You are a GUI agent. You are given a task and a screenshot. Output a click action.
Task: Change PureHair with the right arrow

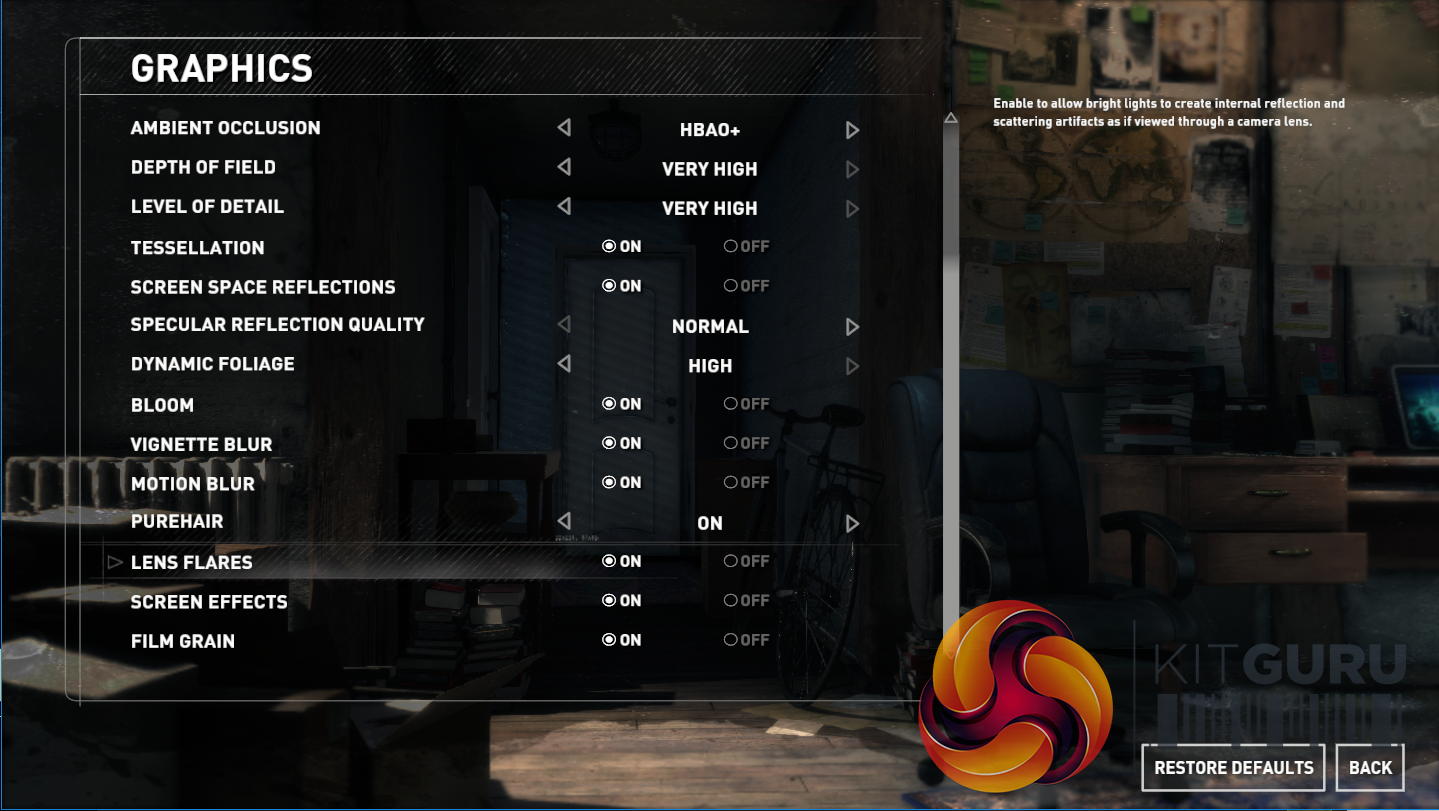852,523
